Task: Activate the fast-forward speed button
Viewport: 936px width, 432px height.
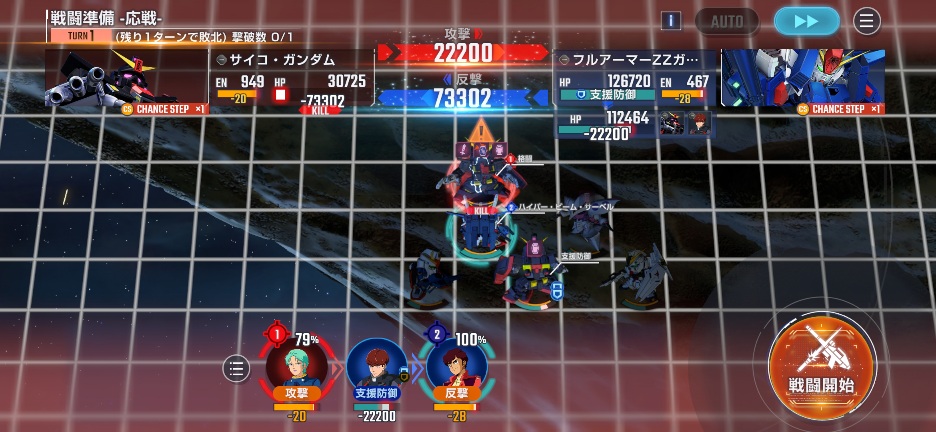Action: coord(806,21)
